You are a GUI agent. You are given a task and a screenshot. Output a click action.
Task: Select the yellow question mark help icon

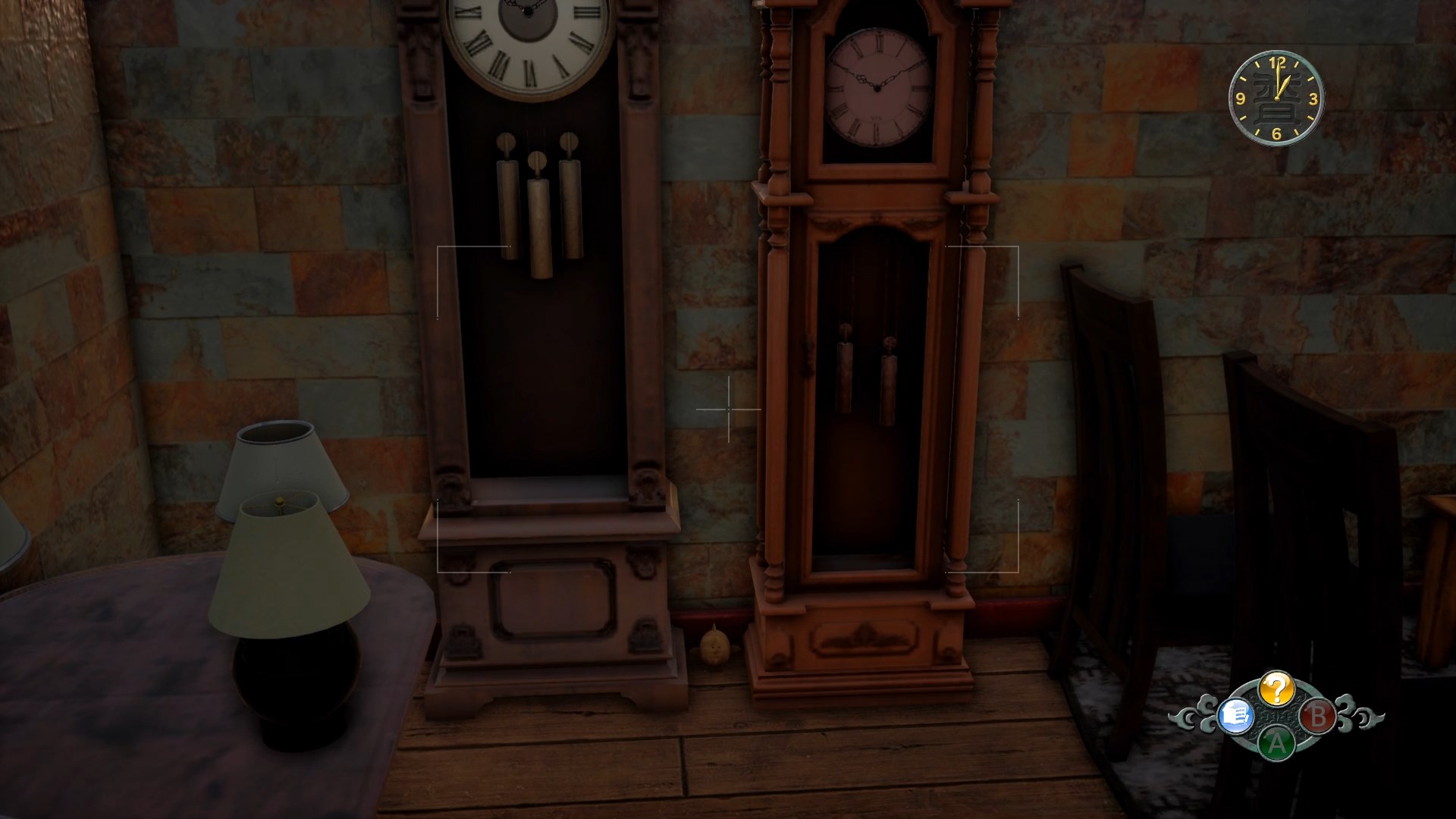click(1277, 689)
